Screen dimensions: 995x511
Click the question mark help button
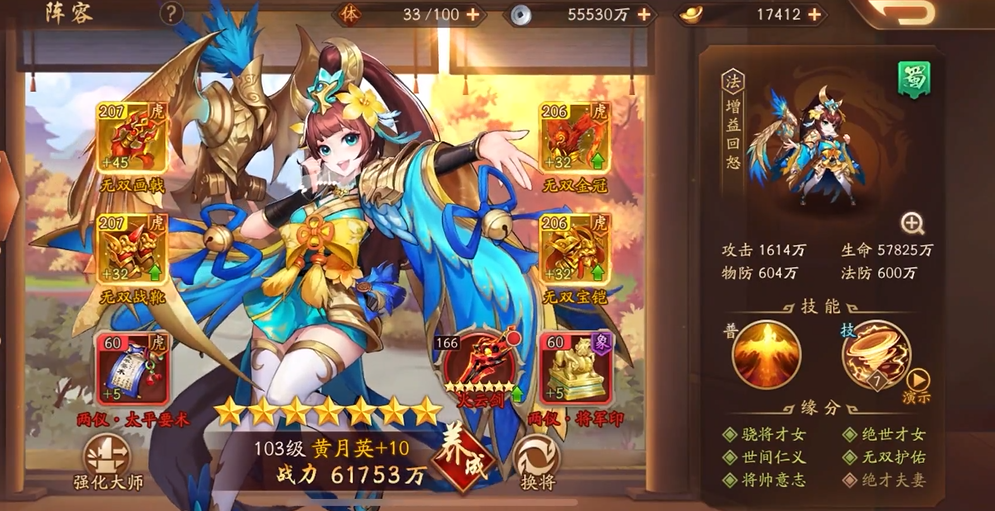click(171, 13)
